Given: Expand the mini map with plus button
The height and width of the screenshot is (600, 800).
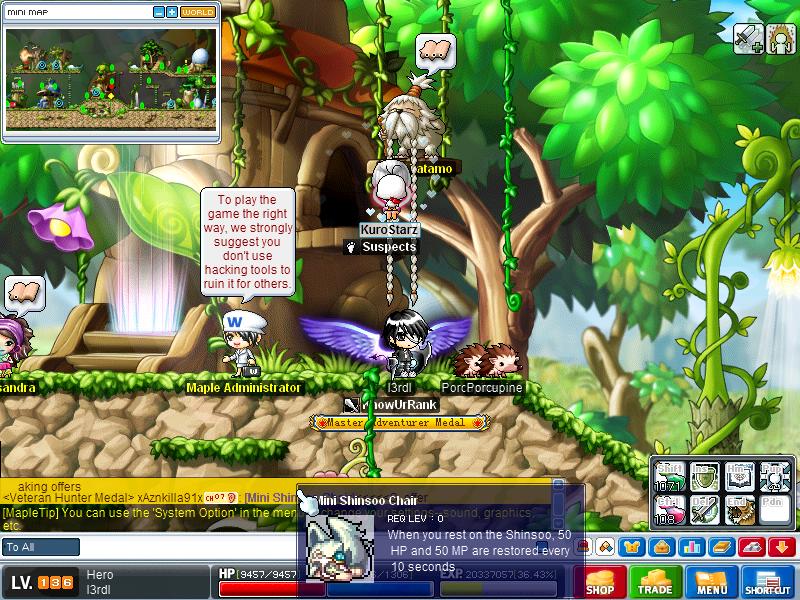Looking at the screenshot, I should (x=172, y=12).
